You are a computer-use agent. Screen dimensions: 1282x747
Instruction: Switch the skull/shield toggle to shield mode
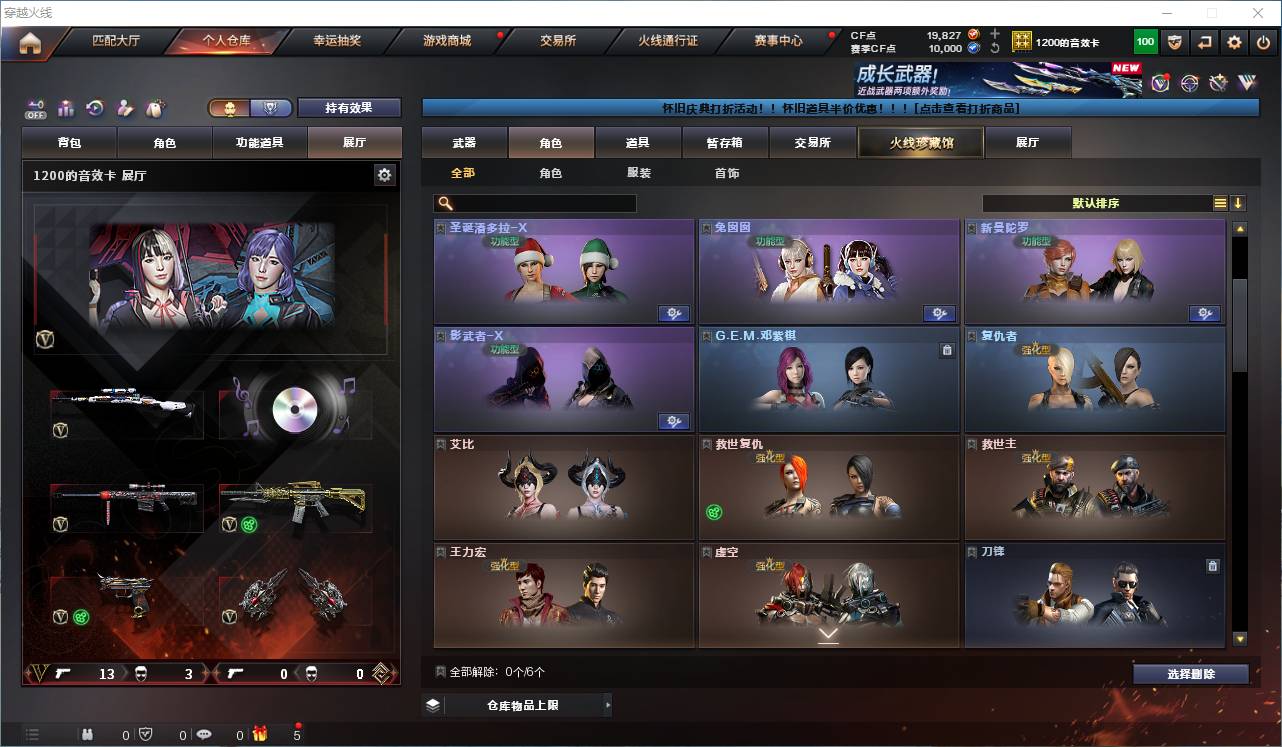272,107
